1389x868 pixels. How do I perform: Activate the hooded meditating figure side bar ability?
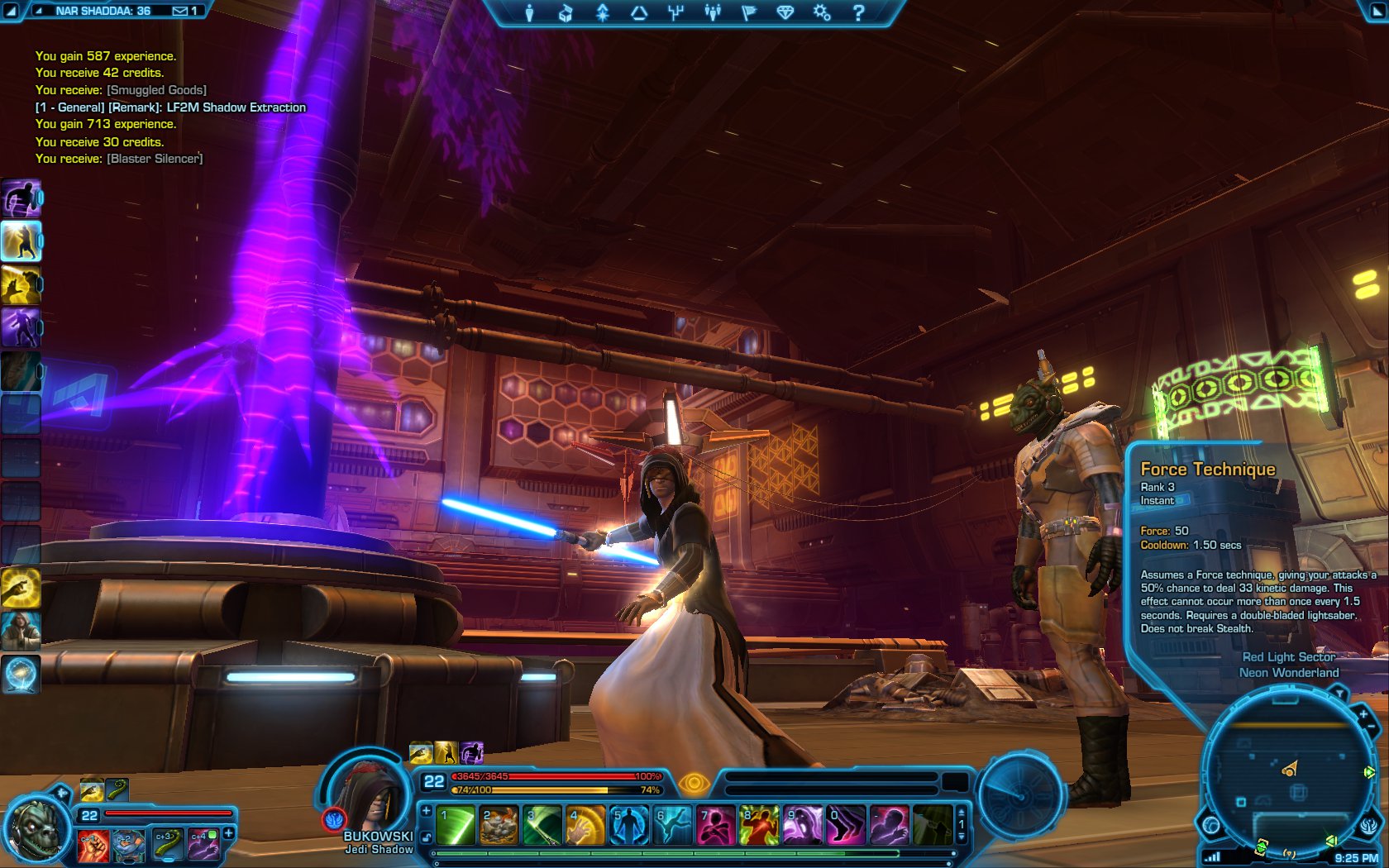click(x=21, y=631)
